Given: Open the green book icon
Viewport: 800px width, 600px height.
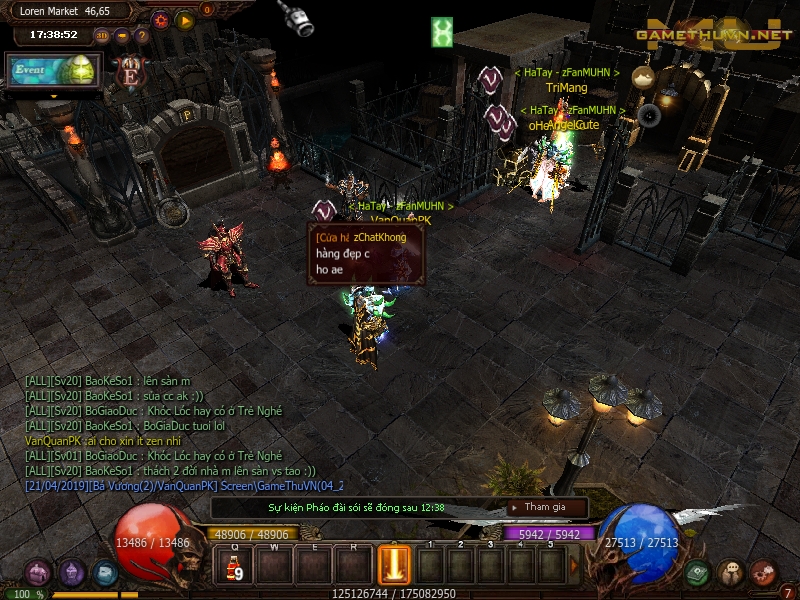Looking at the screenshot, I should click(x=697, y=573).
